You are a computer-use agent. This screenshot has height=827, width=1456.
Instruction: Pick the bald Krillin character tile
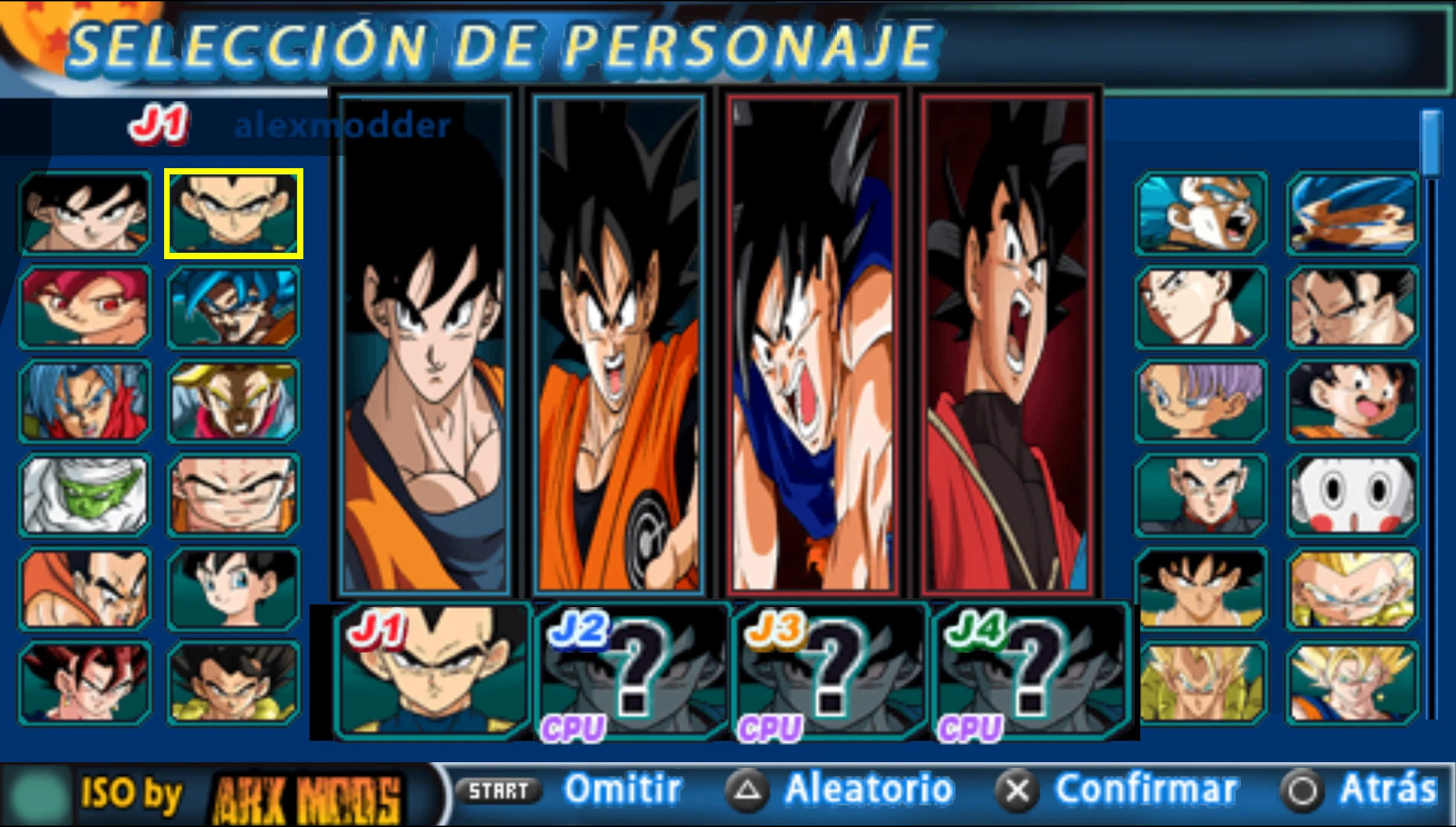pyautogui.click(x=233, y=495)
